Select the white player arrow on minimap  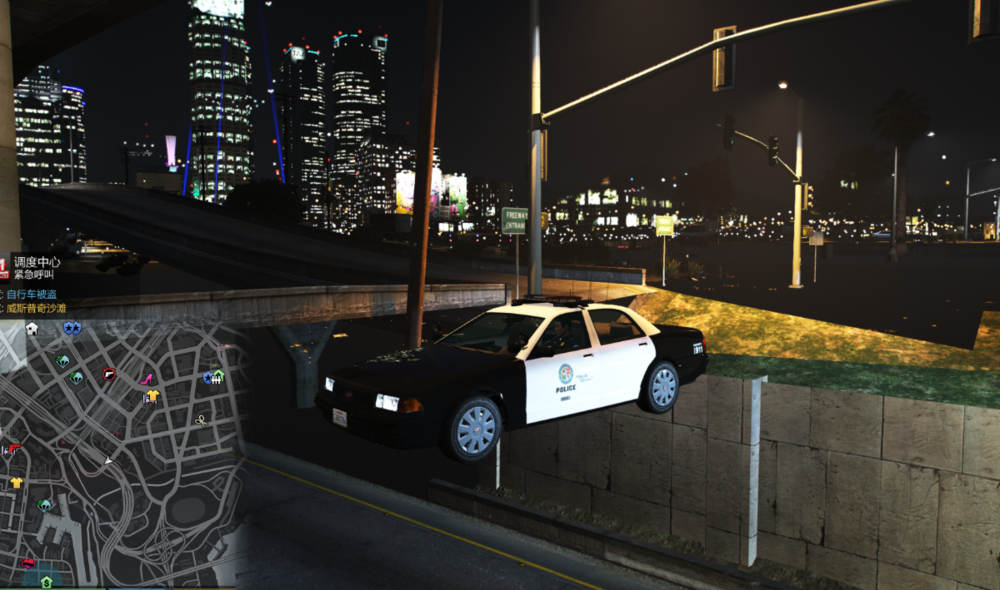(109, 461)
